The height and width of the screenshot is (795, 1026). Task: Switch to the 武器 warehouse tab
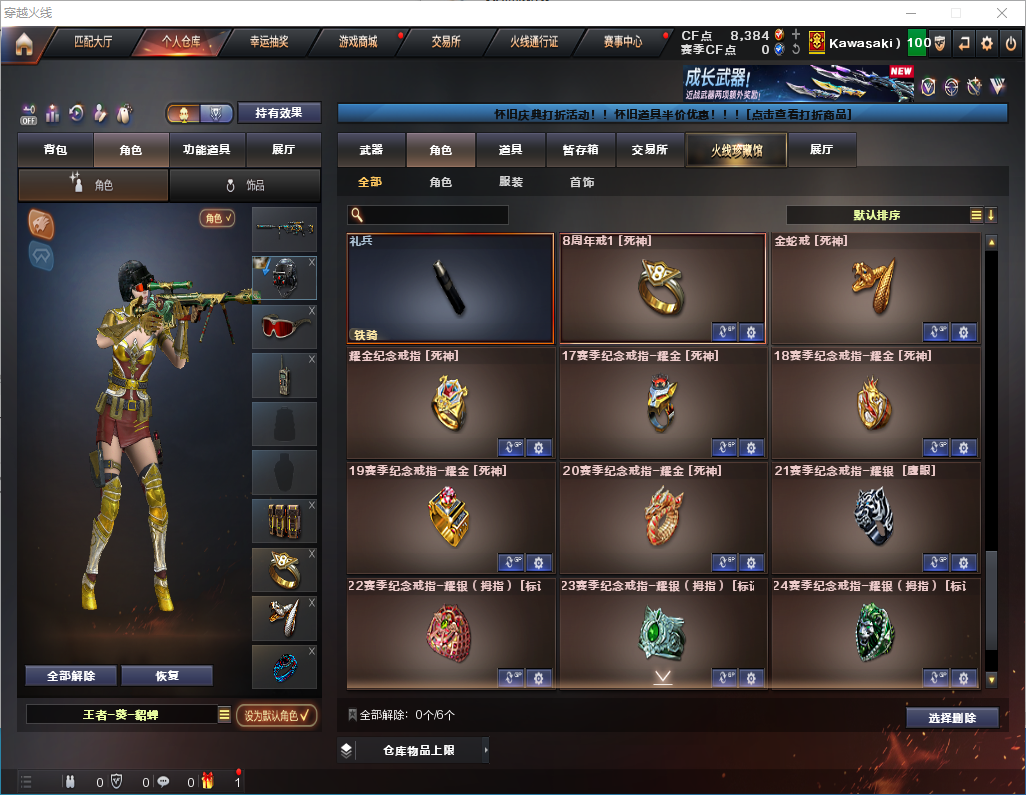coord(371,150)
